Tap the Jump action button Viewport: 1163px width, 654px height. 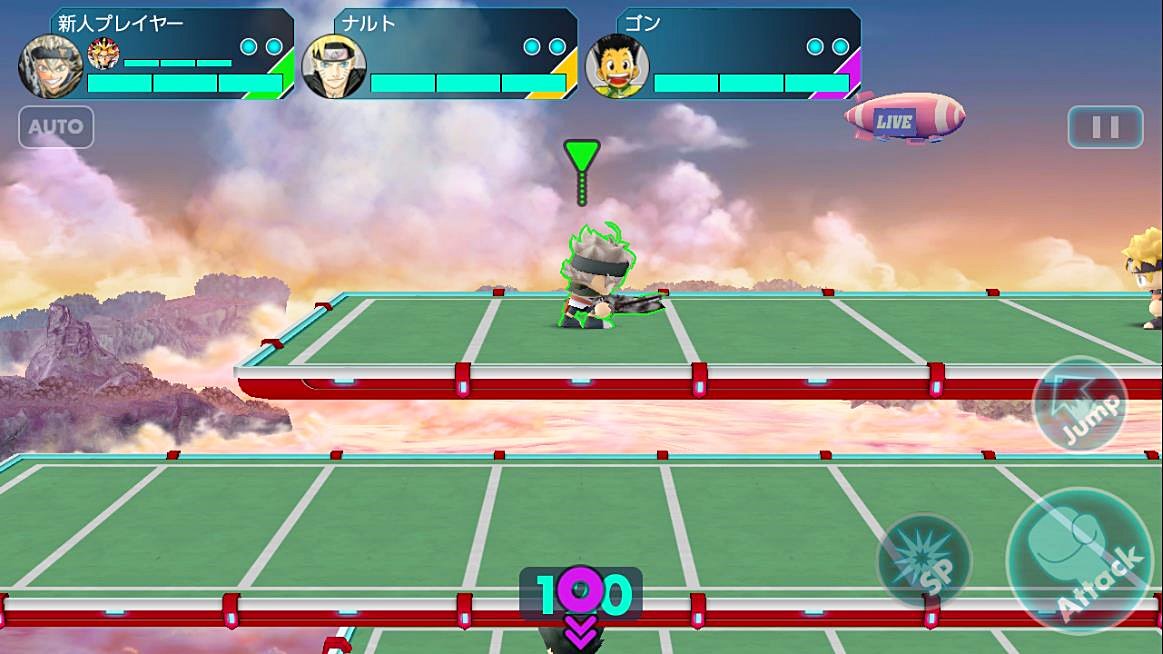[x=1080, y=404]
